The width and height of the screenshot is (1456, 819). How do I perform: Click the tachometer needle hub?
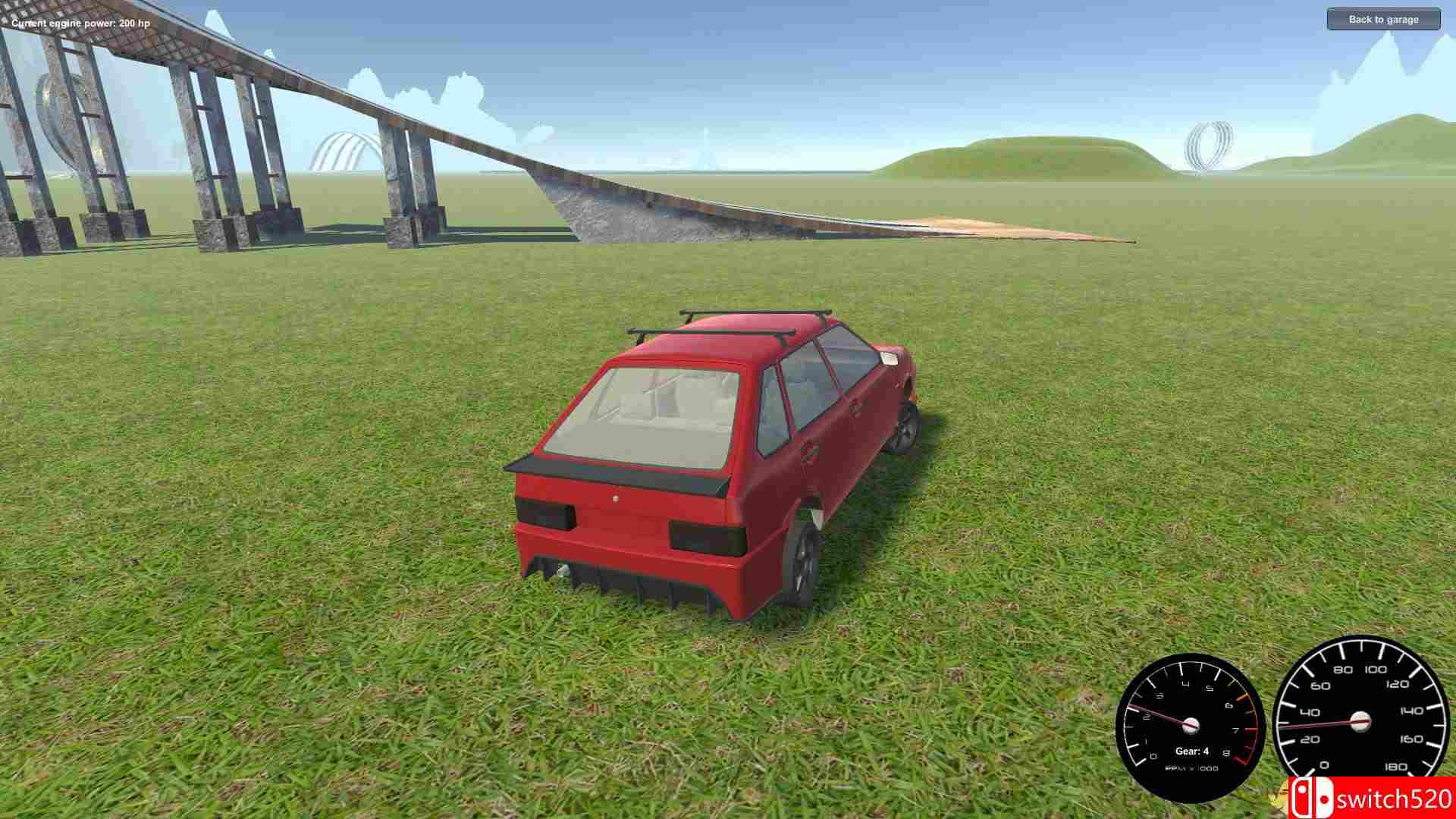1191,726
